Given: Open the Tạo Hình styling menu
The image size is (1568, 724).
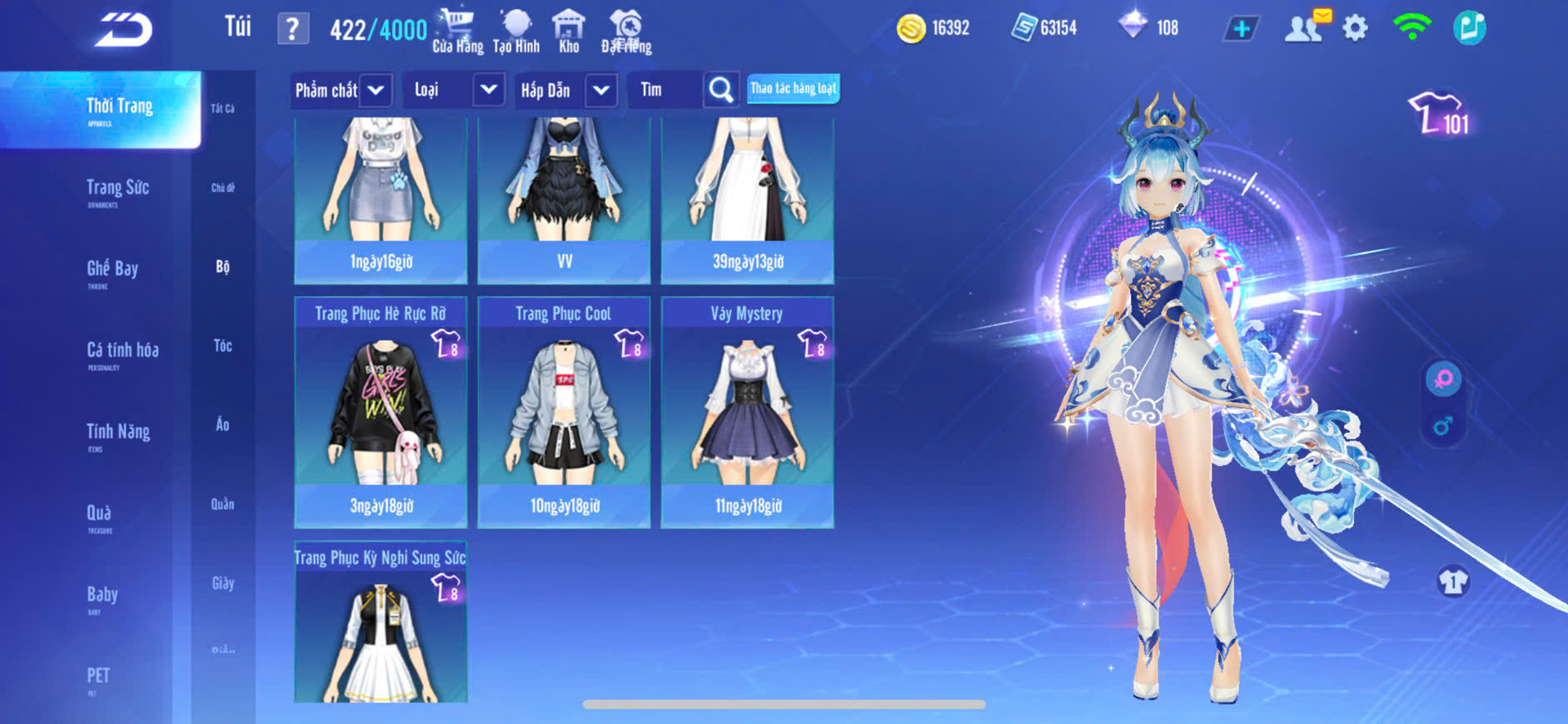Looking at the screenshot, I should 516,32.
